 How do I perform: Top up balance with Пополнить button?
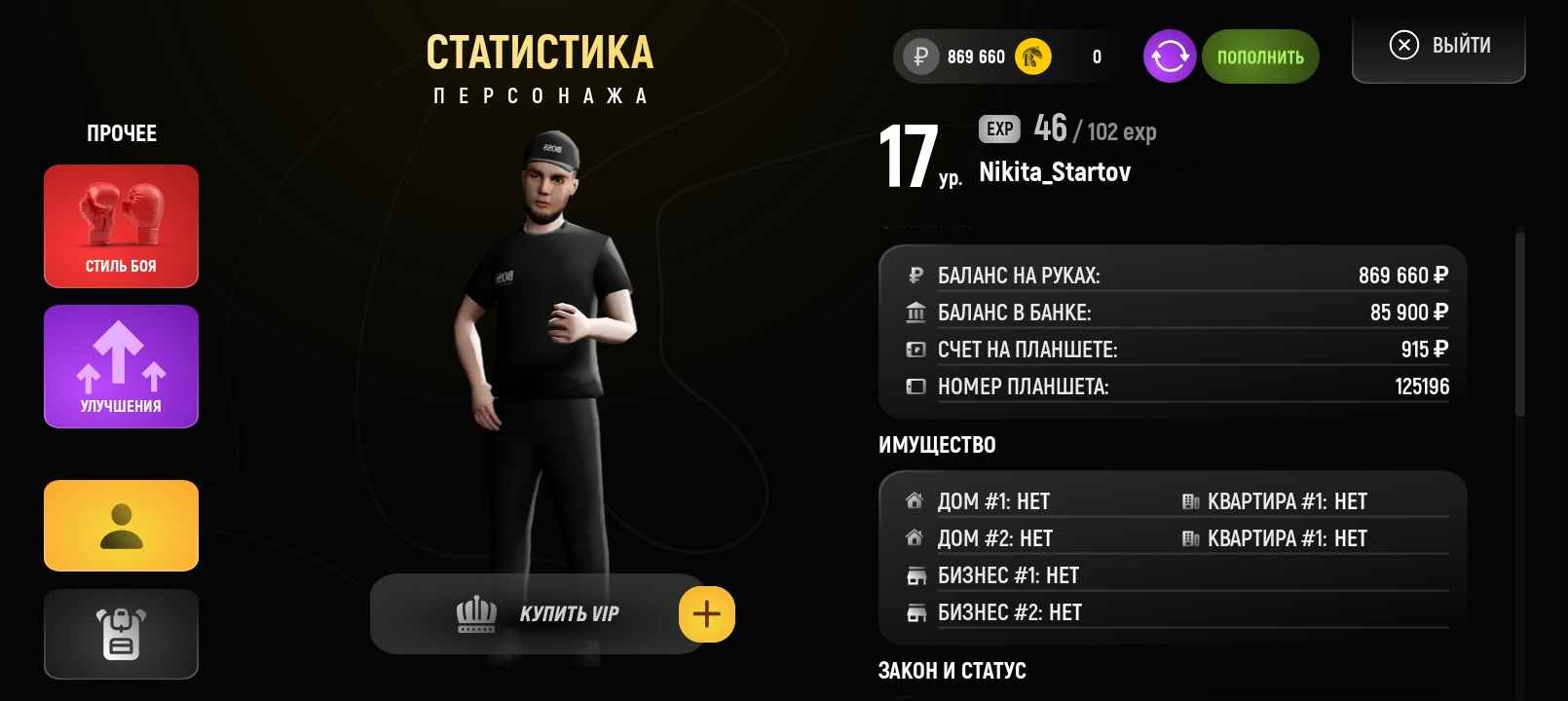(x=1260, y=56)
